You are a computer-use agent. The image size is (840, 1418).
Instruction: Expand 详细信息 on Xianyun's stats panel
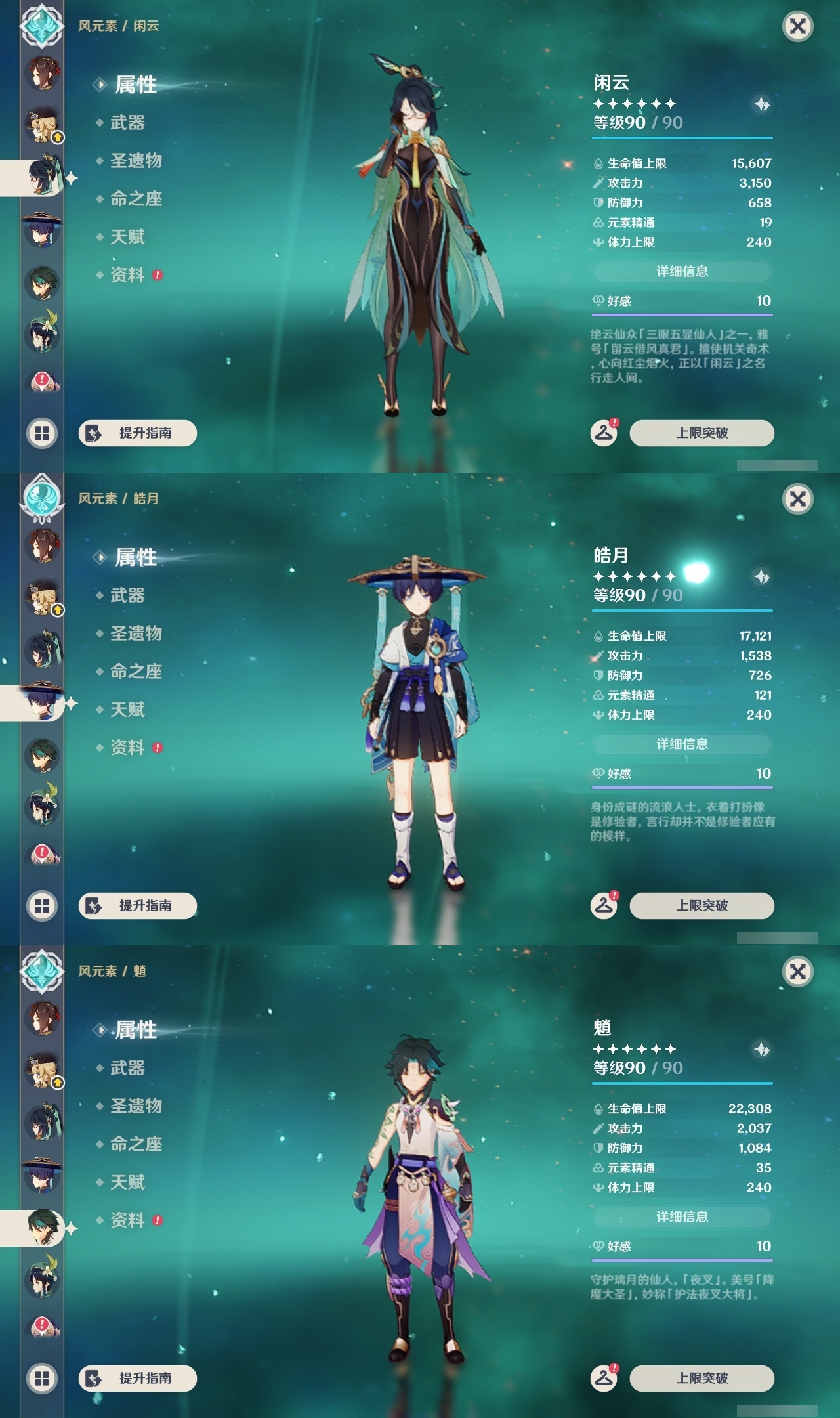coord(682,270)
